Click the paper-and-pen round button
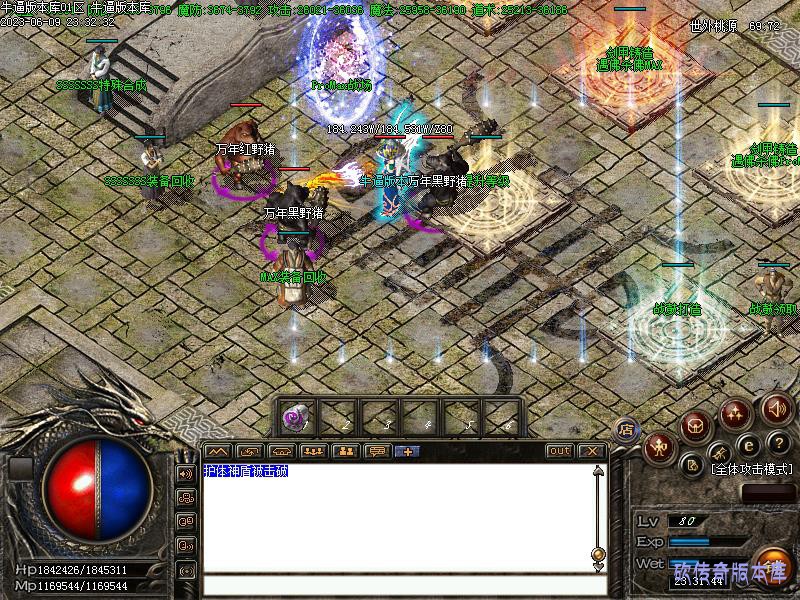This screenshot has height=600, width=800. 692,464
